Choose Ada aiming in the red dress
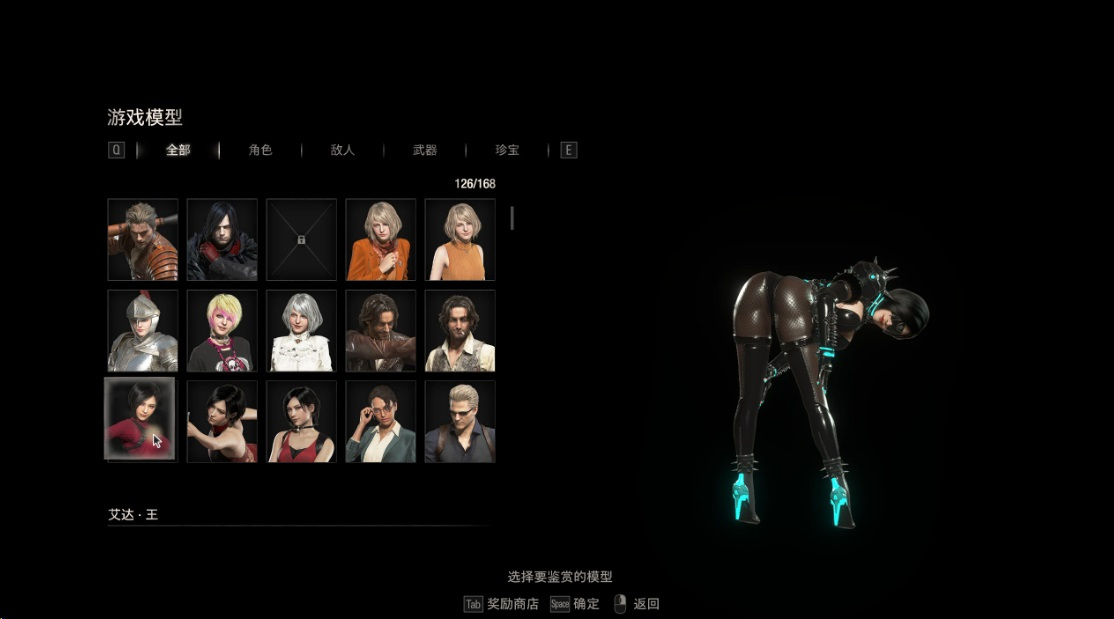The width and height of the screenshot is (1114, 619). click(x=222, y=421)
